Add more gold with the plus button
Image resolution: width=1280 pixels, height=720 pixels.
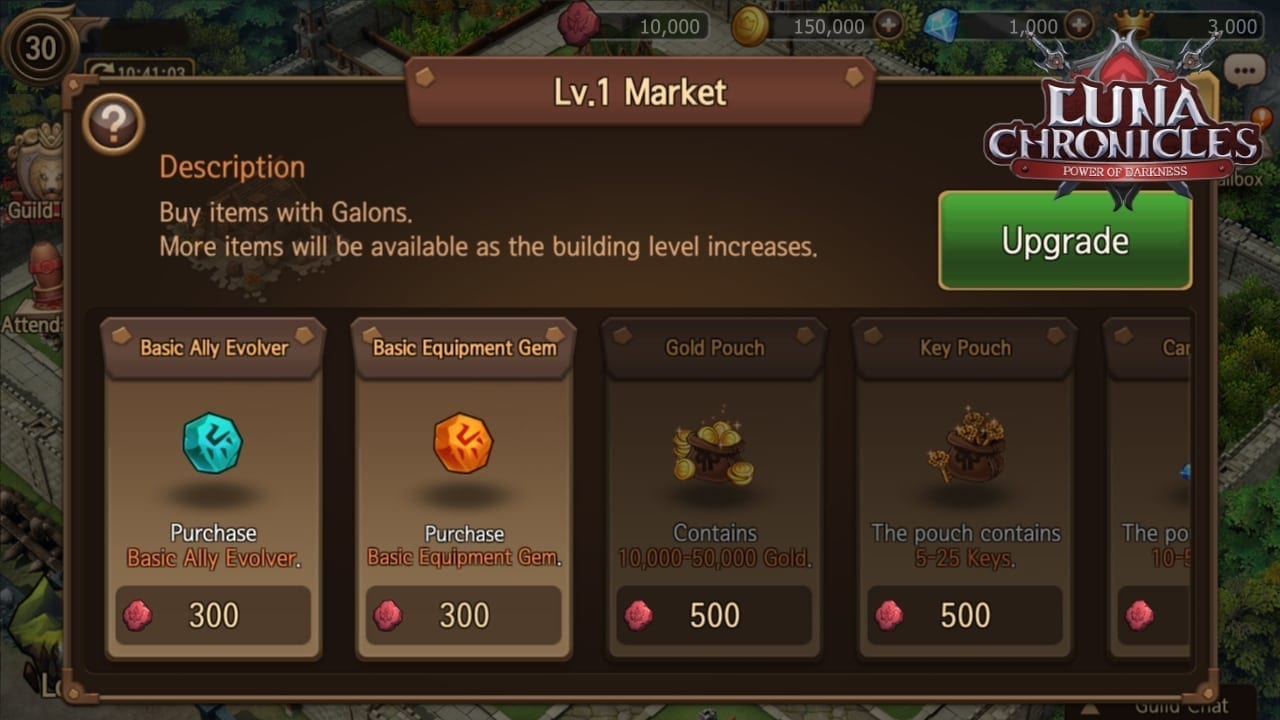click(889, 26)
